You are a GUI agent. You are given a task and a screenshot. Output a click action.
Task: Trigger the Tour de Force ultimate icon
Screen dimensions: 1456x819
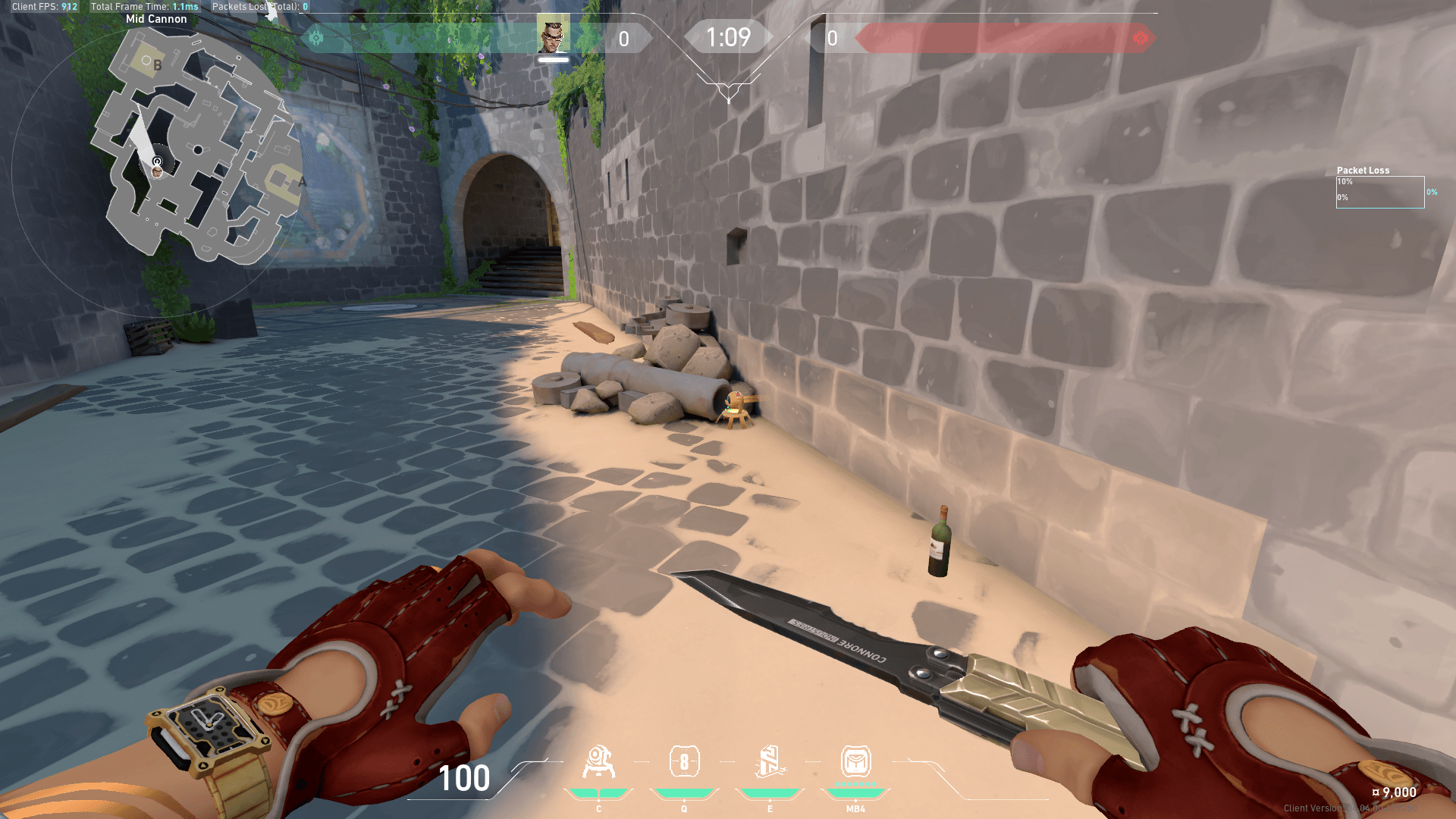[x=855, y=762]
